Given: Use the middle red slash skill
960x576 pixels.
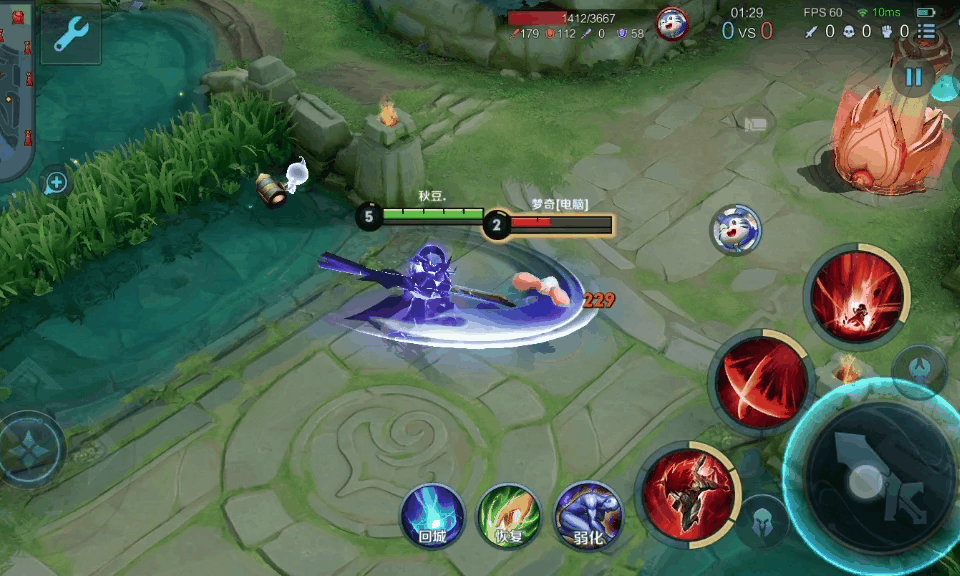Looking at the screenshot, I should (x=762, y=380).
